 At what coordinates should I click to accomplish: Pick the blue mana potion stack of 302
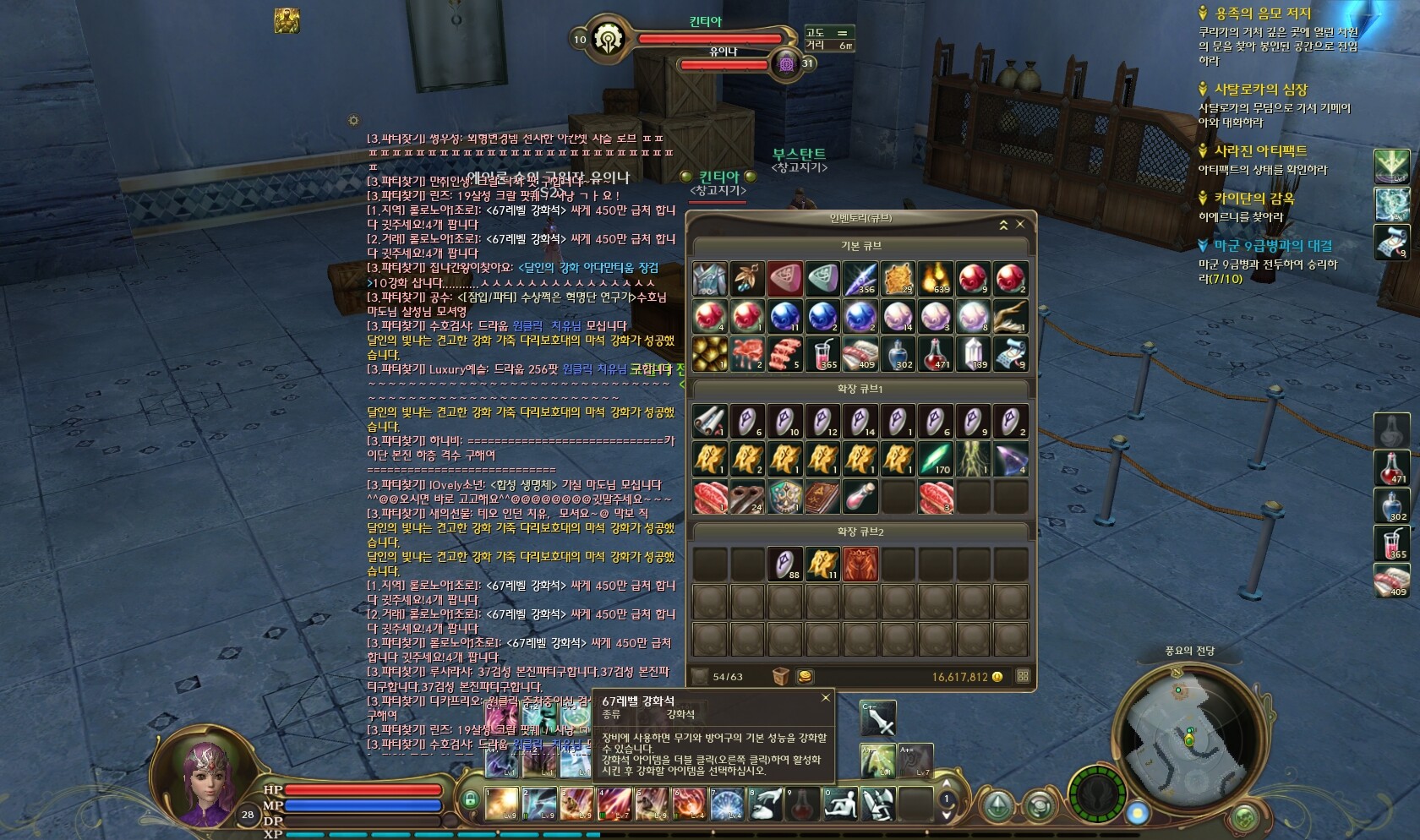(x=898, y=354)
